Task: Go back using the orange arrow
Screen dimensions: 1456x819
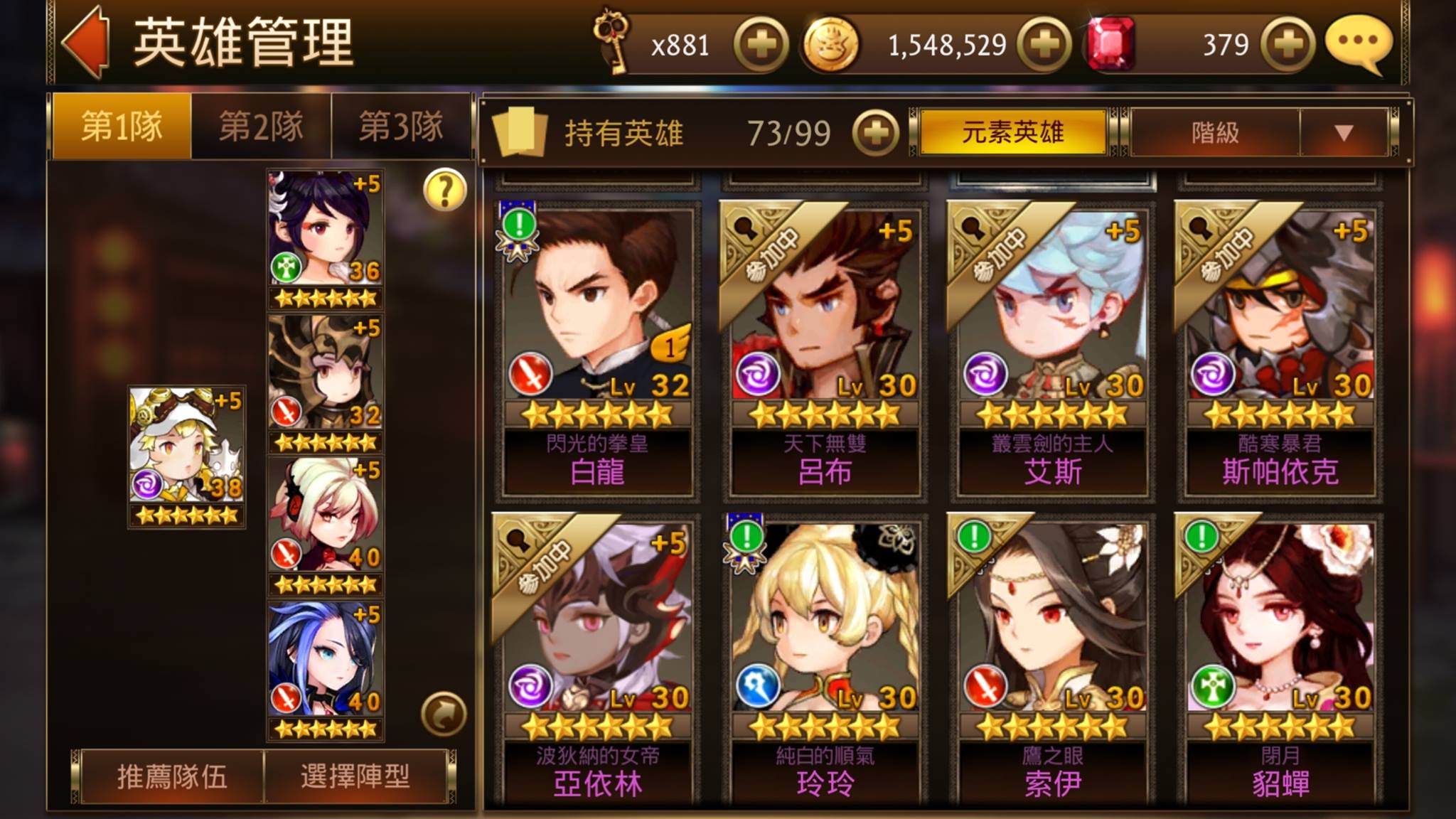Action: 87,41
